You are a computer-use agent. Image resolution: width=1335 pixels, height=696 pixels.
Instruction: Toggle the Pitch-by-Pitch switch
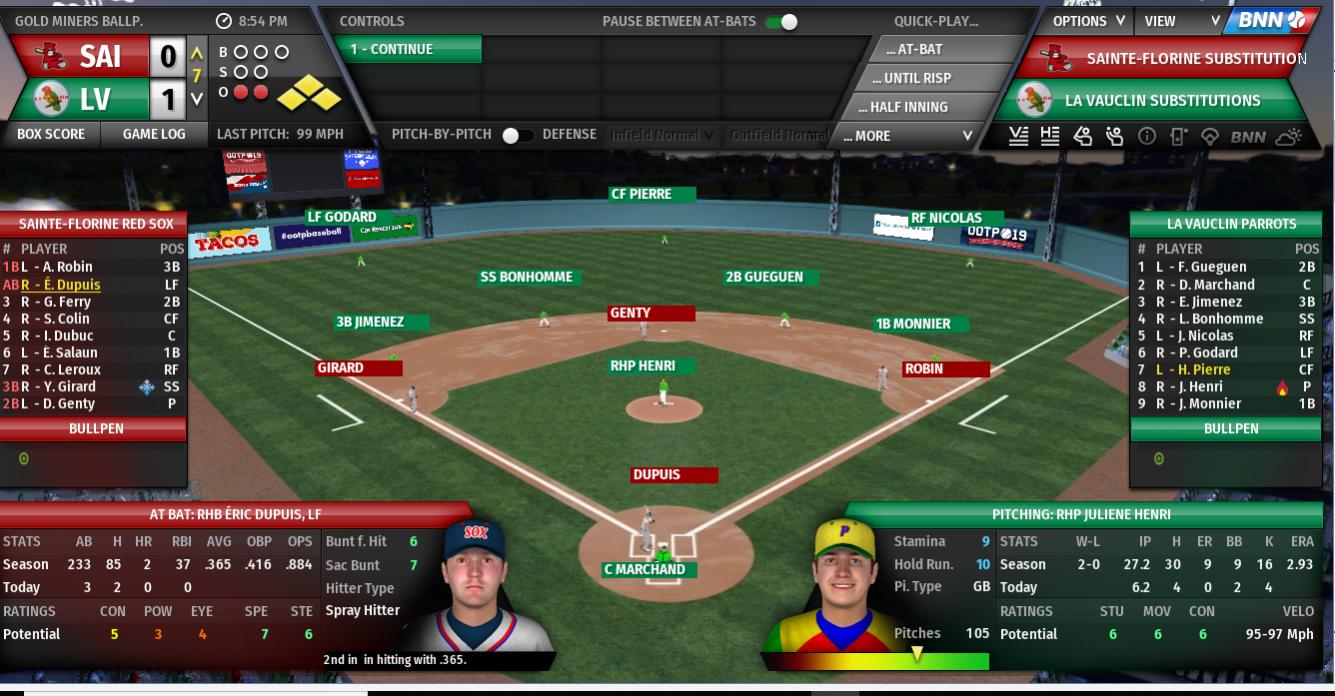pyautogui.click(x=517, y=135)
